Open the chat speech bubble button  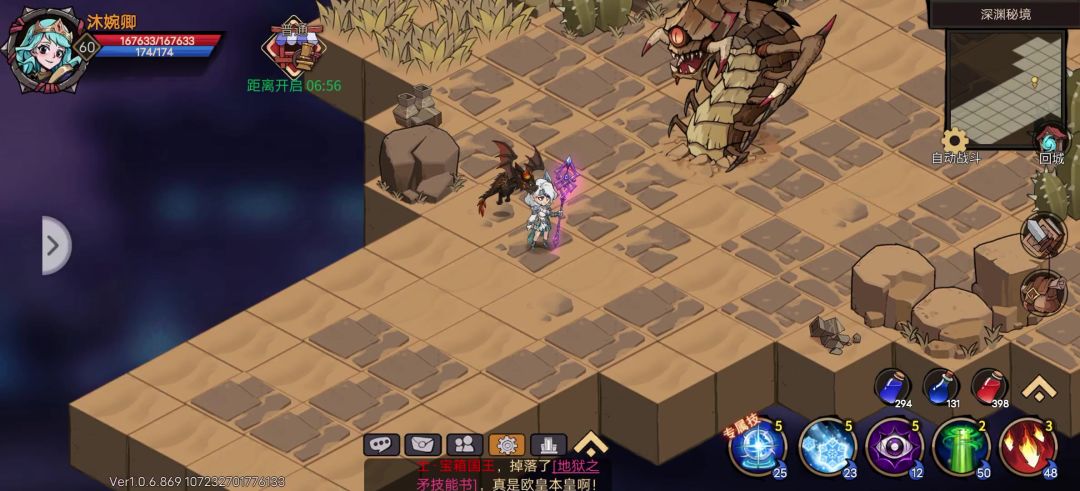click(x=381, y=445)
